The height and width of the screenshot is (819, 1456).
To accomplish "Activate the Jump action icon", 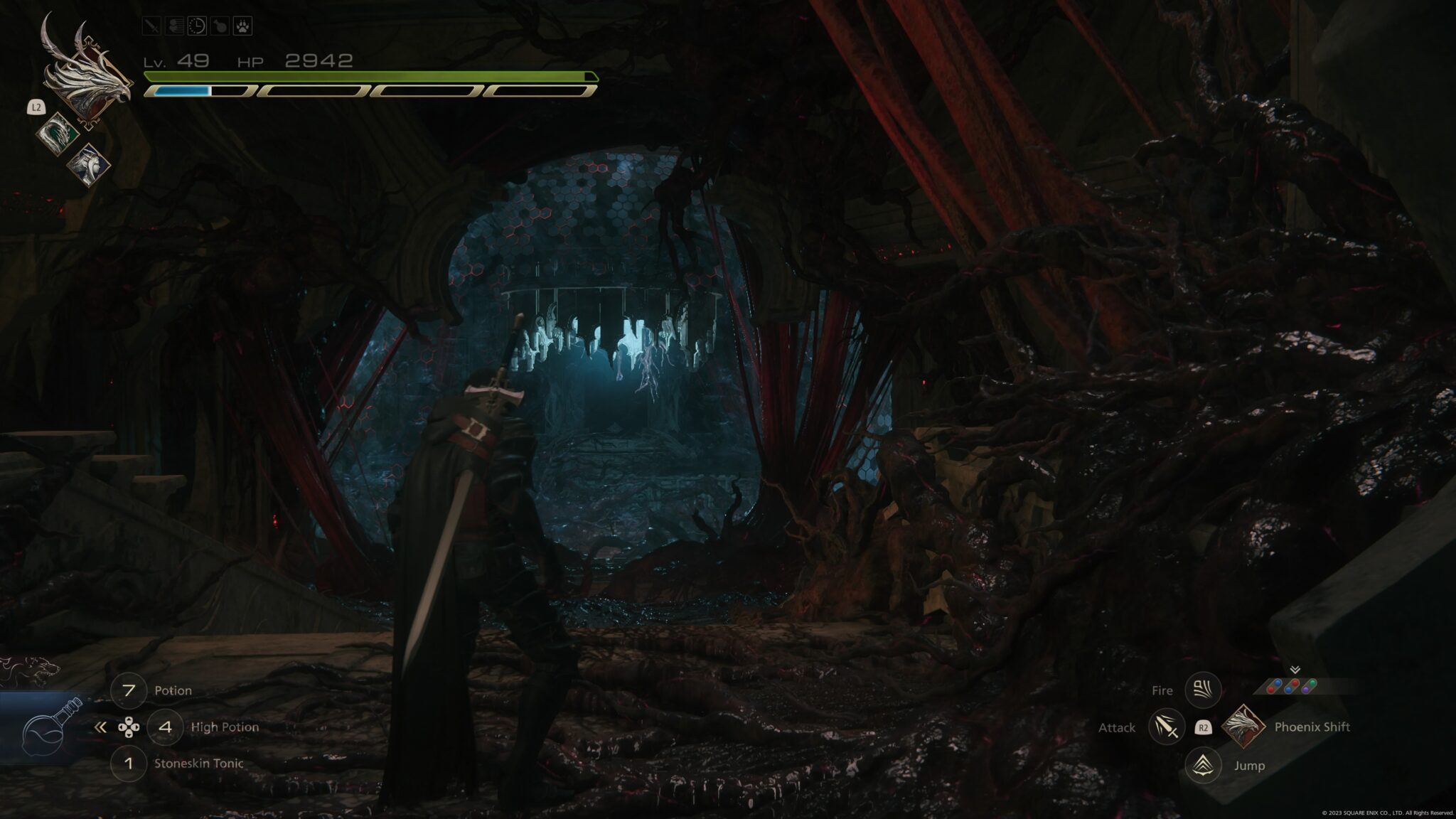I will tap(1203, 765).
